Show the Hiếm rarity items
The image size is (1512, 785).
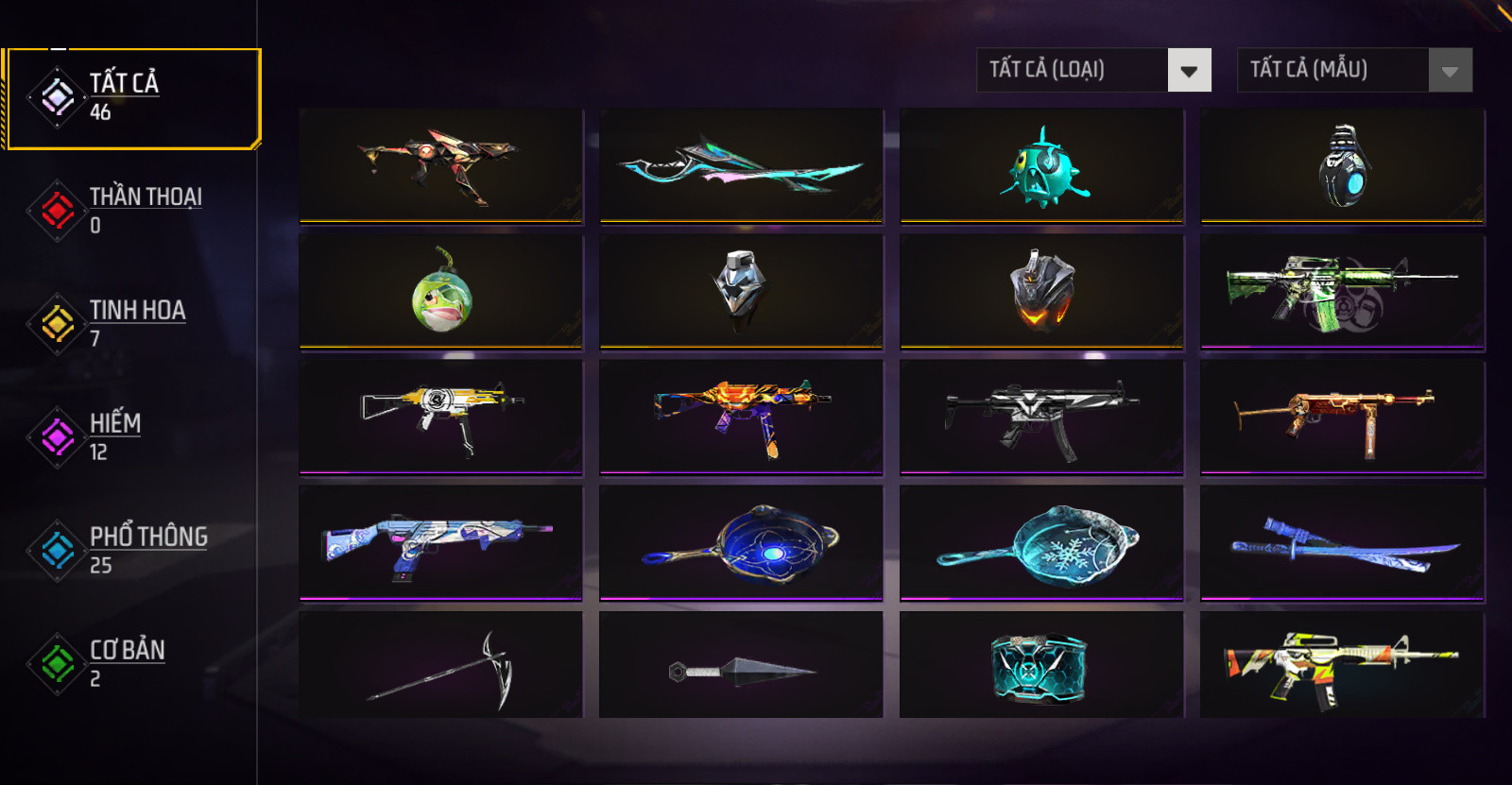coord(132,436)
